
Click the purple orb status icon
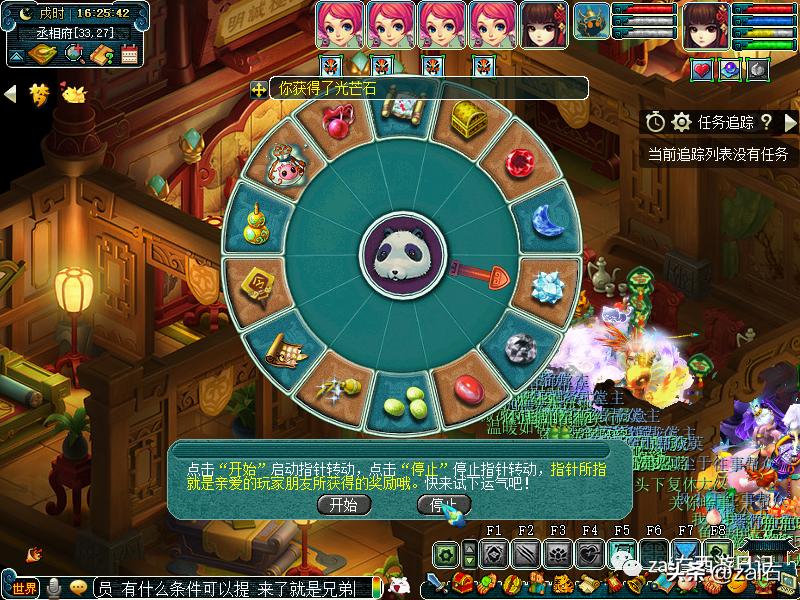[x=731, y=70]
